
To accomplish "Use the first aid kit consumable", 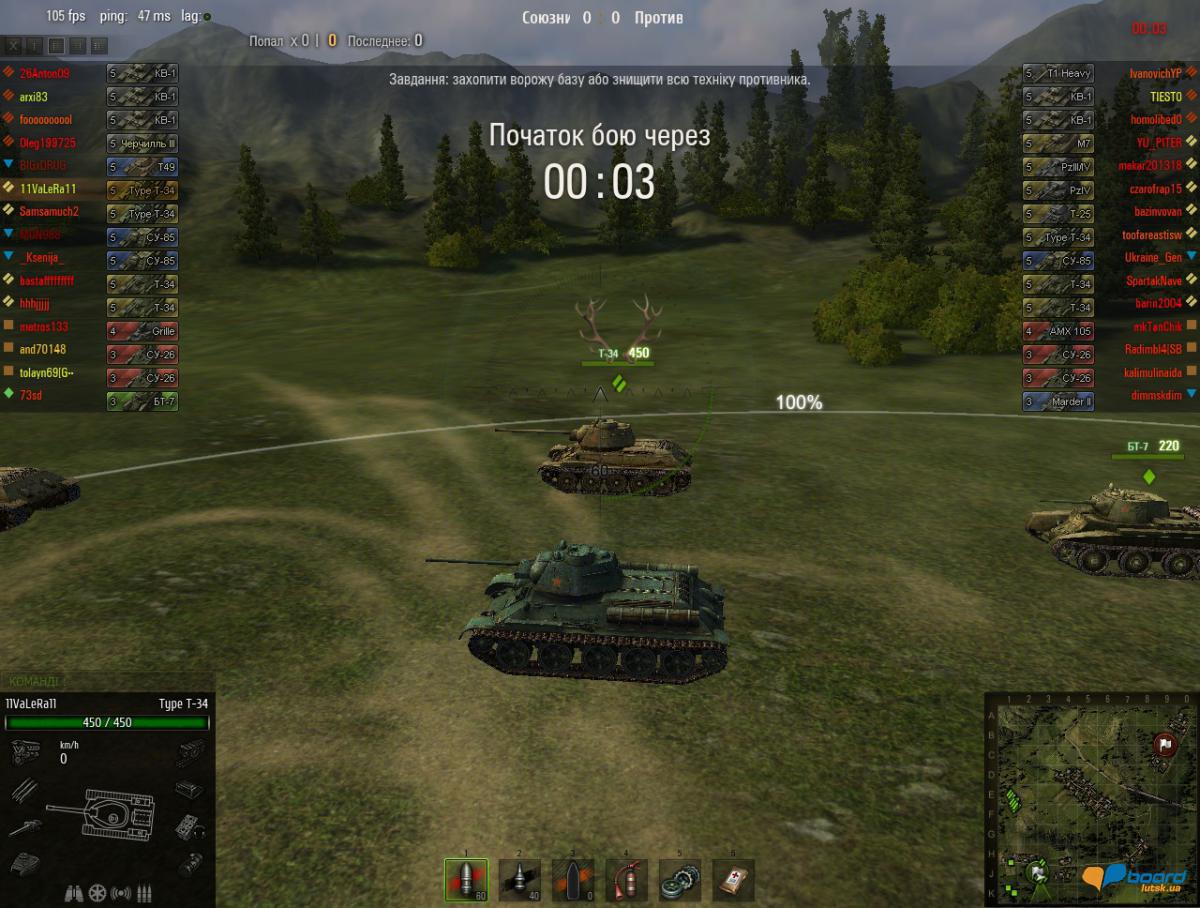I will tap(734, 880).
